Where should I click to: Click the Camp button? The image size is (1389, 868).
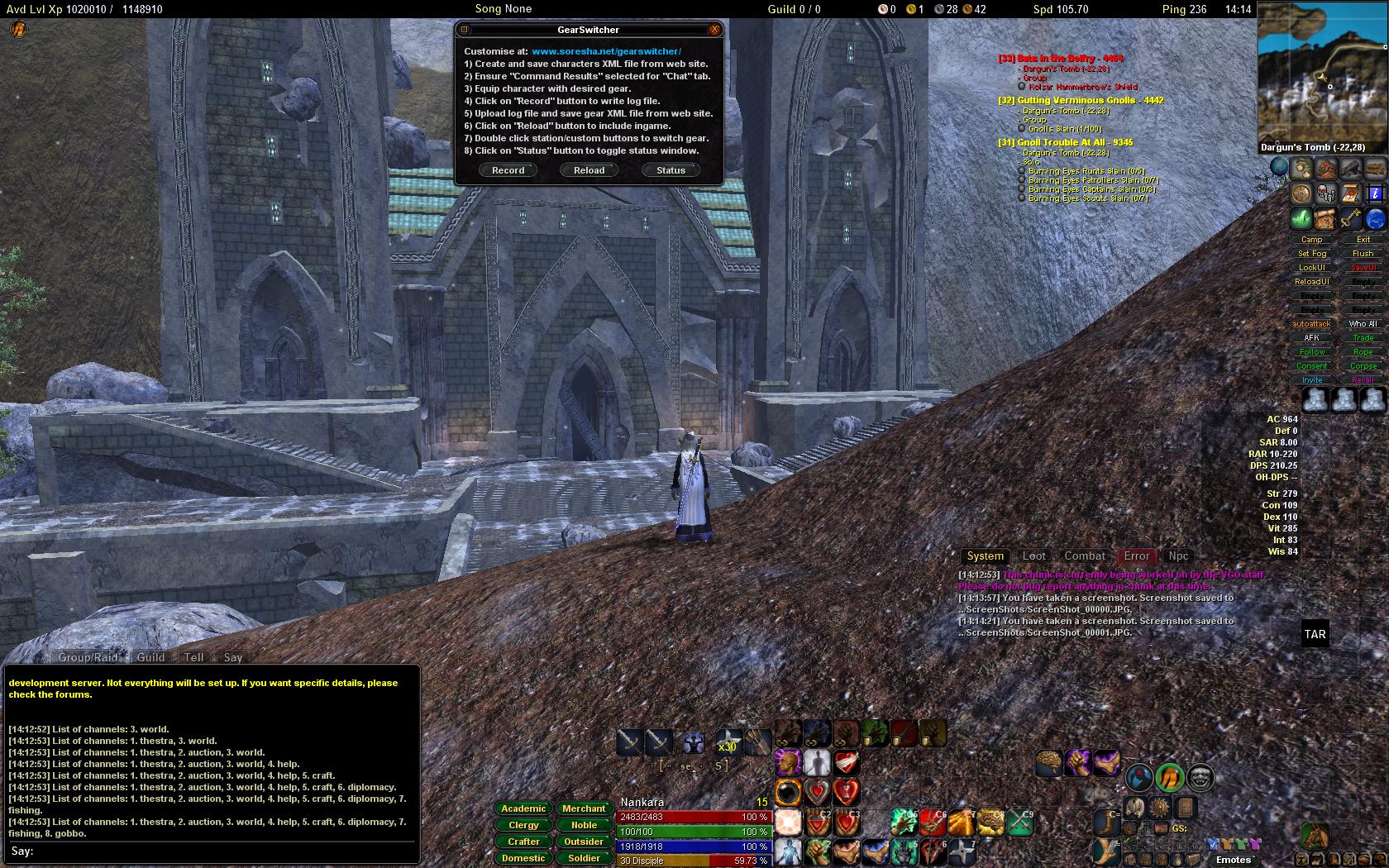(x=1312, y=240)
